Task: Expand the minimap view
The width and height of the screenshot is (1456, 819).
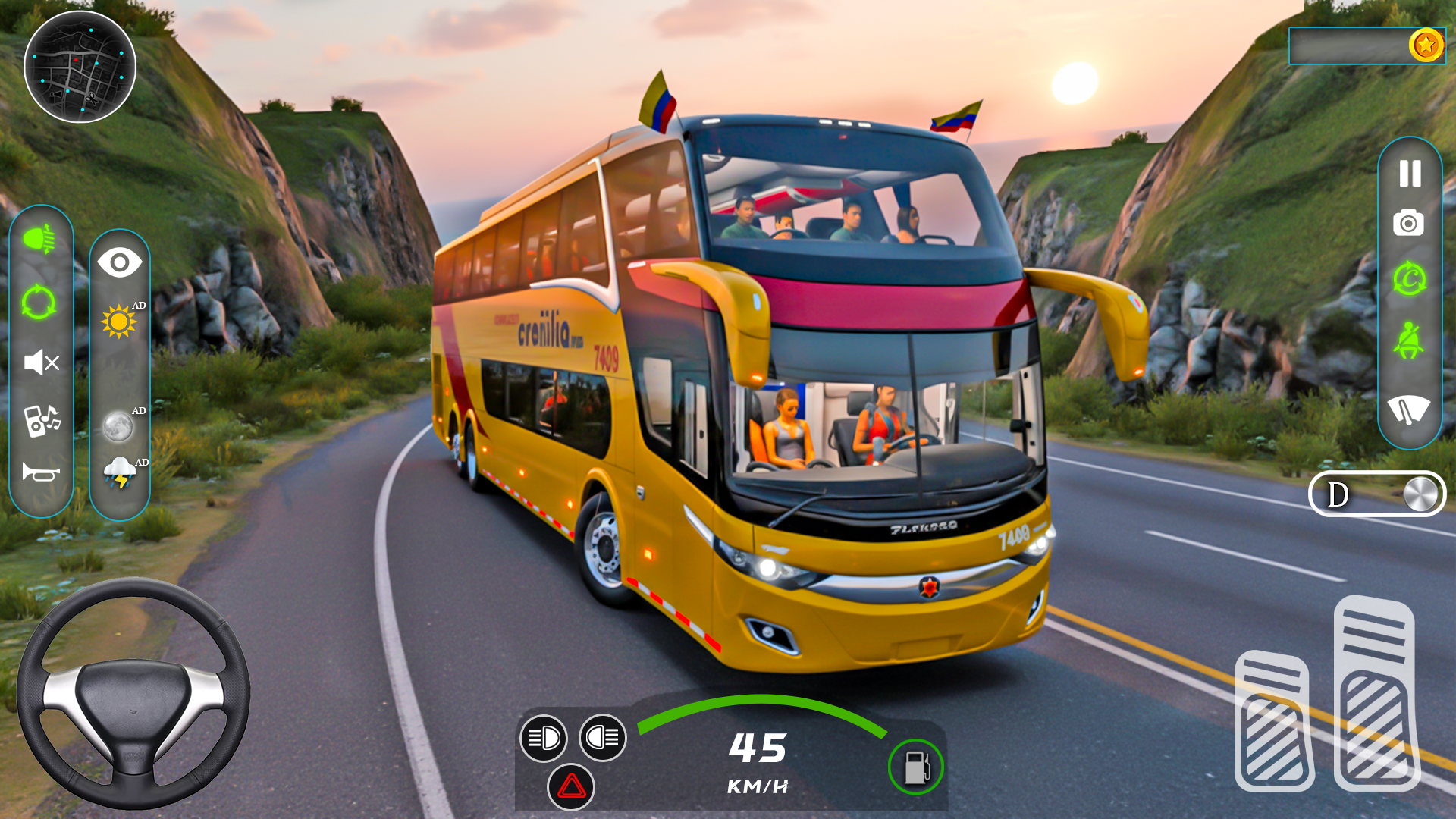Action: (x=80, y=68)
